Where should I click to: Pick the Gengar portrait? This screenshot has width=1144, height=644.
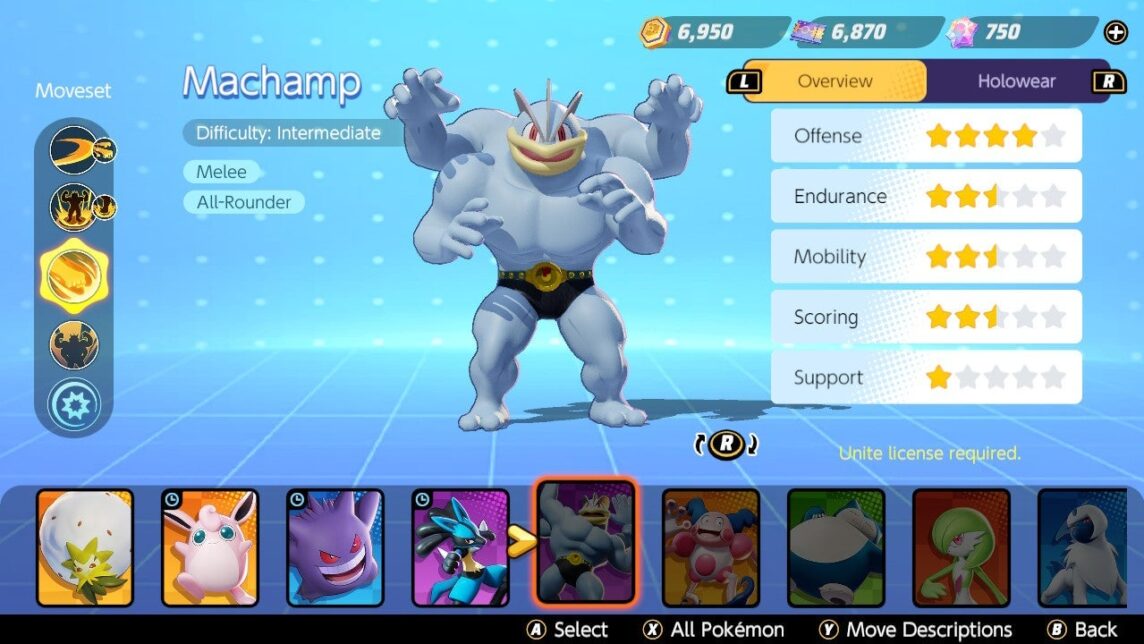335,547
